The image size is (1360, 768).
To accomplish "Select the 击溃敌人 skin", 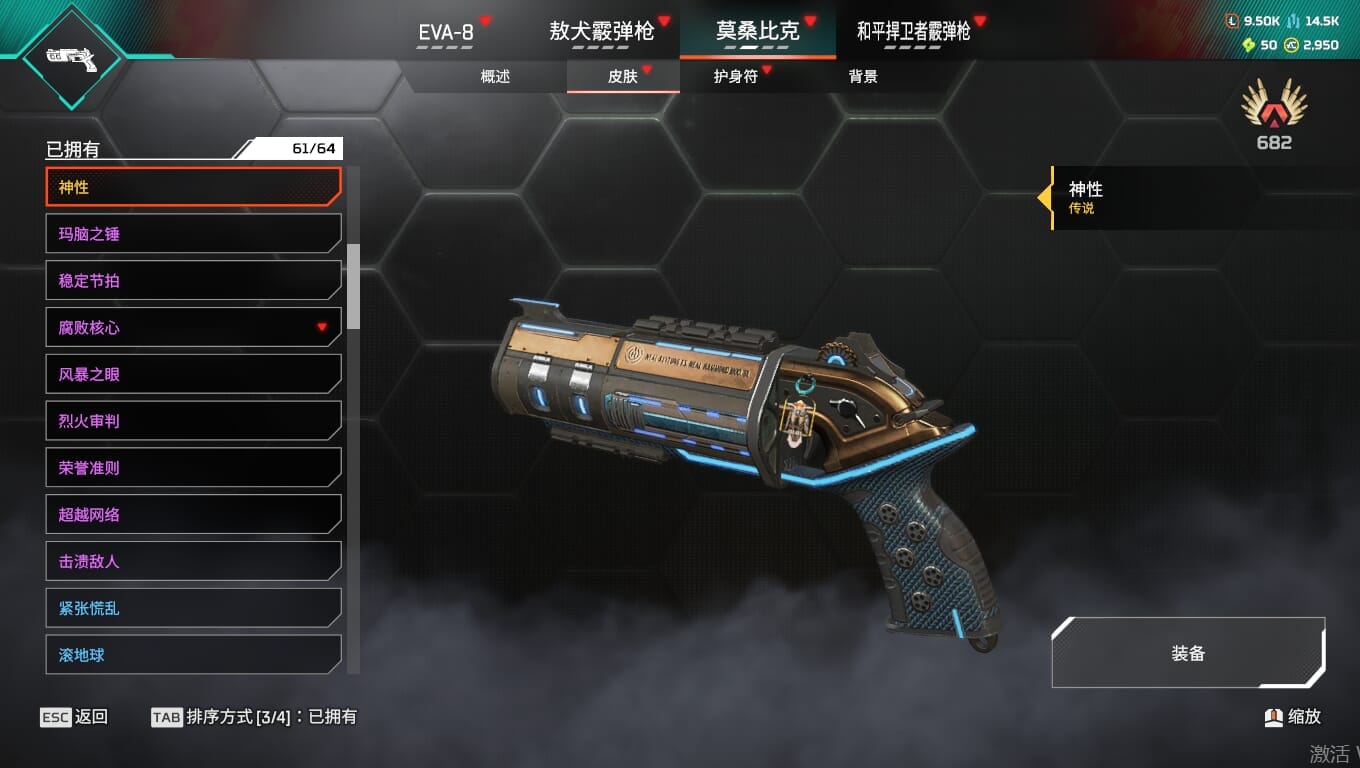I will (x=194, y=561).
